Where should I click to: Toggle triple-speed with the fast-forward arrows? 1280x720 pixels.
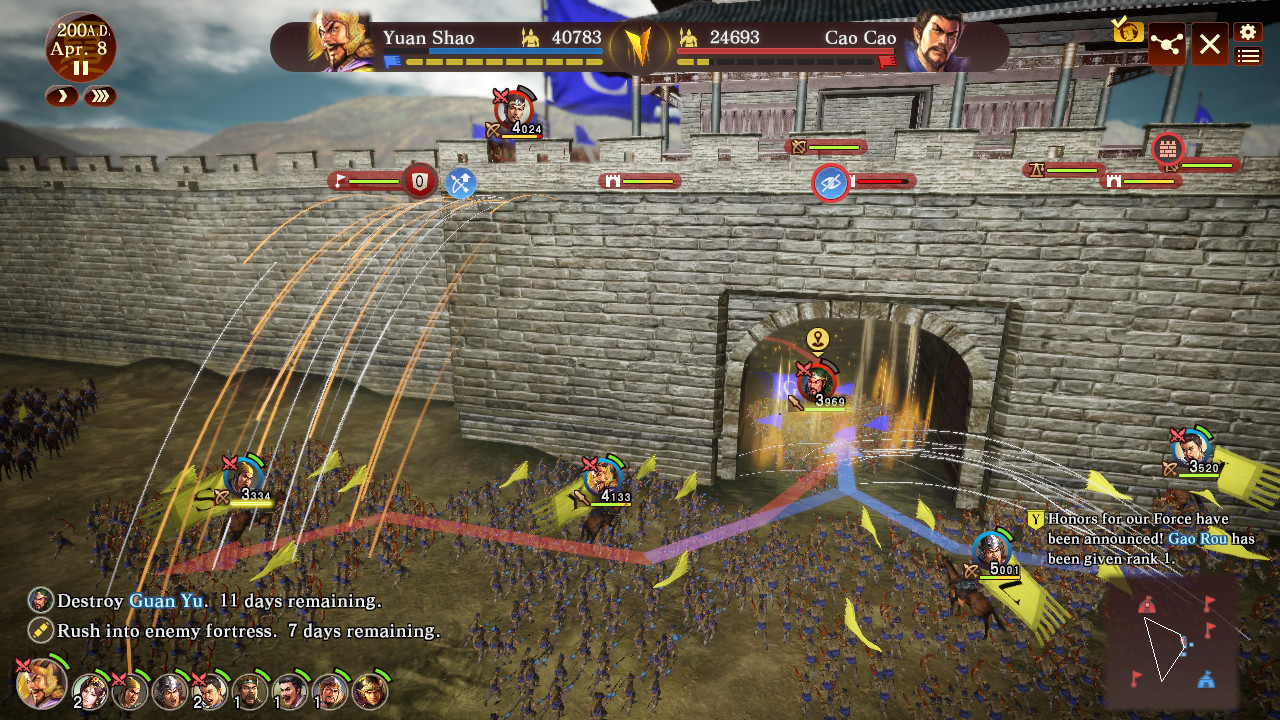tap(99, 97)
